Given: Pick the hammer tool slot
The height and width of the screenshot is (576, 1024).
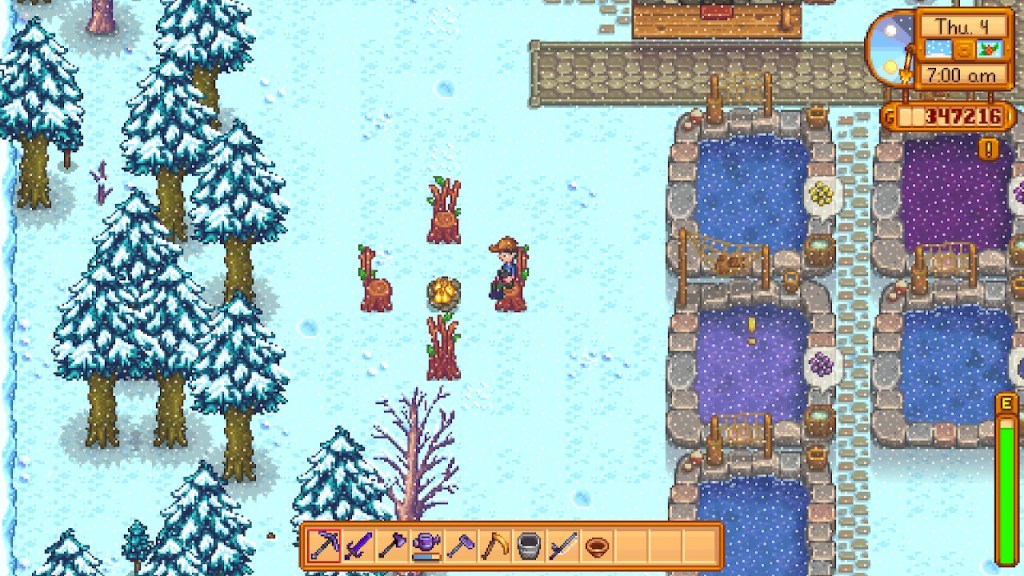Looking at the screenshot, I should click(x=460, y=546).
